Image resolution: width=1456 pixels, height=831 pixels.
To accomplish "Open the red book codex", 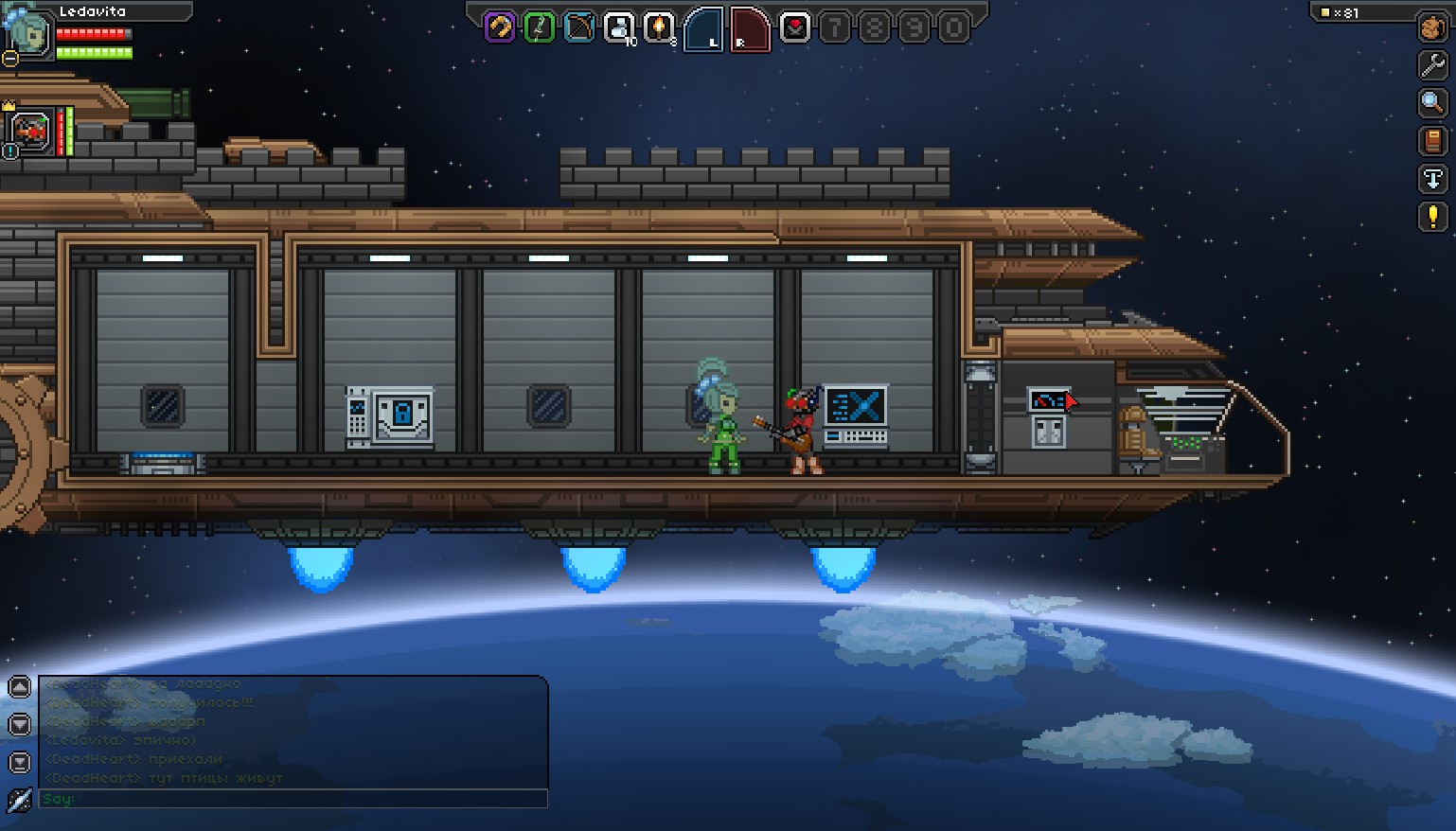I will (x=1432, y=141).
